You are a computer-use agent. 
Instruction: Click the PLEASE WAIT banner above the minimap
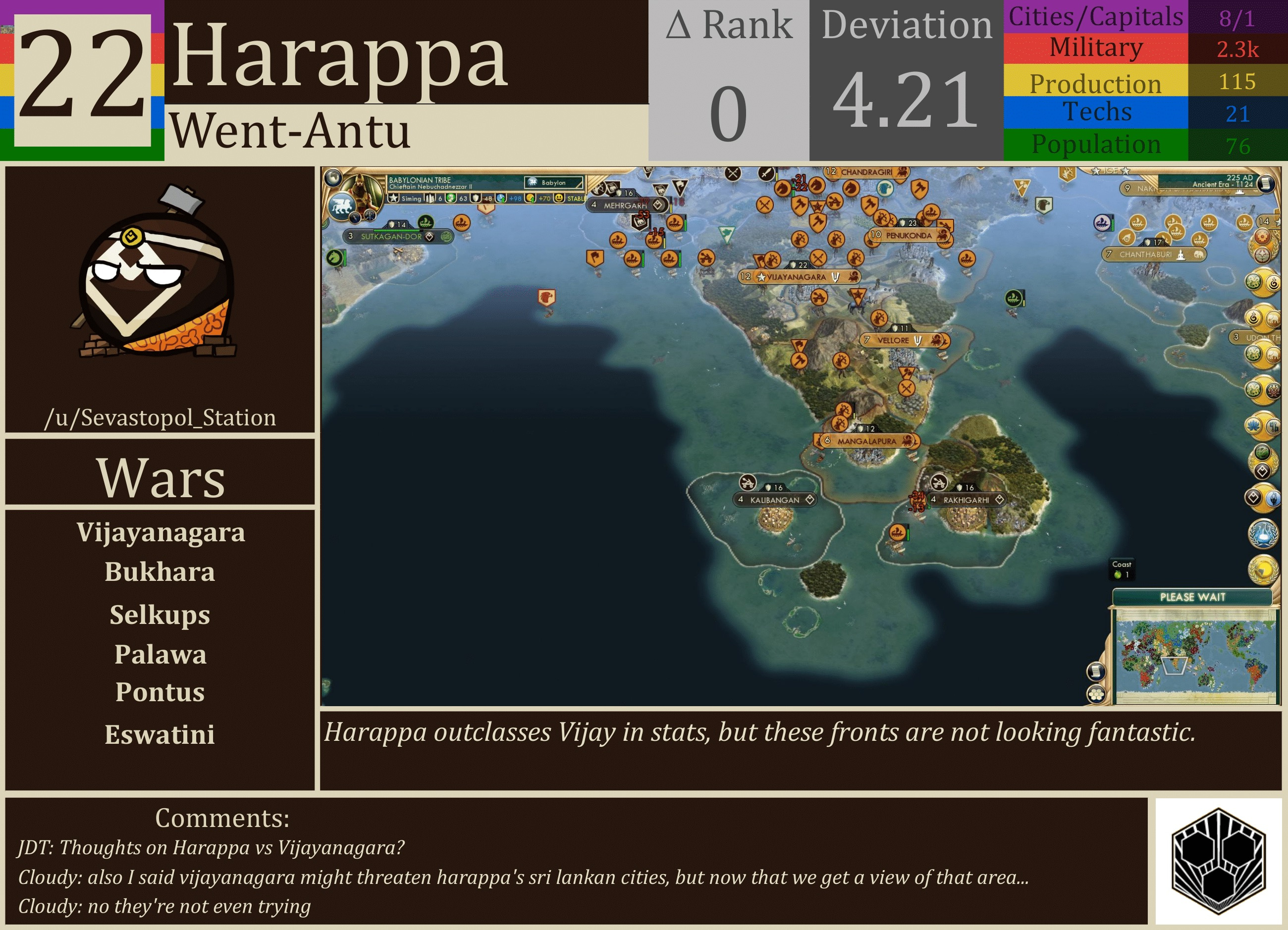tap(1192, 597)
